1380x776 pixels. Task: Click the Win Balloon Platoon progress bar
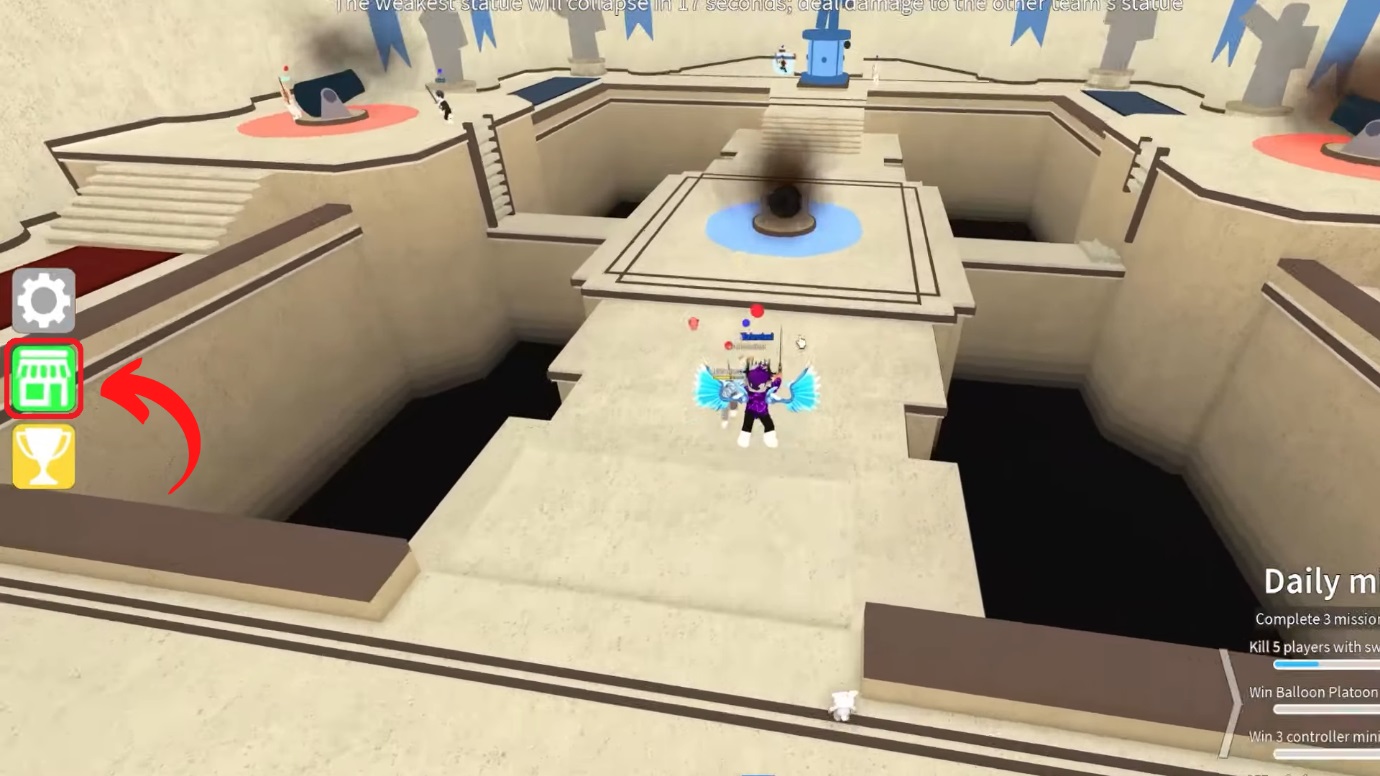click(x=1325, y=709)
